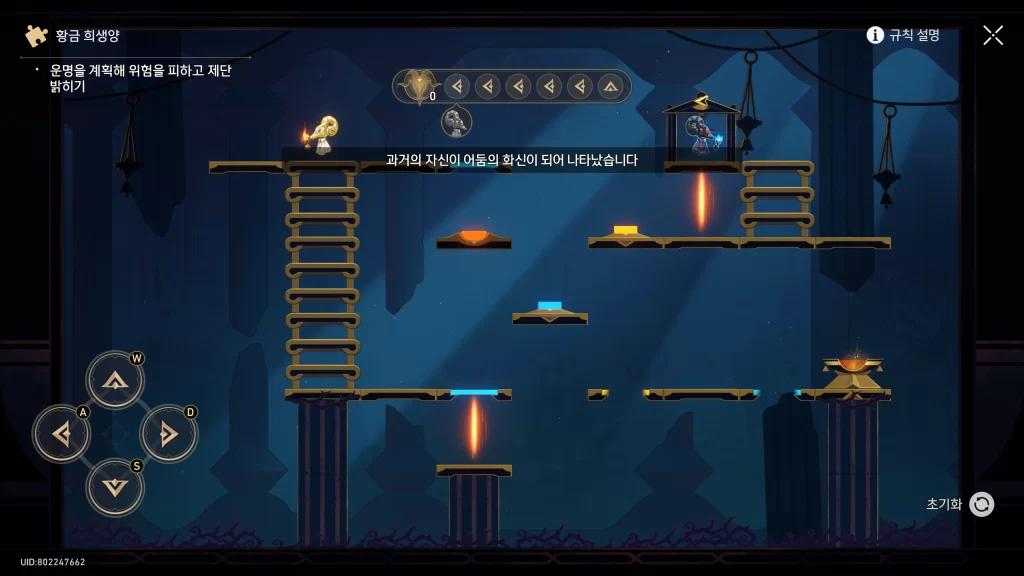Tap the A left arrow button

62,434
